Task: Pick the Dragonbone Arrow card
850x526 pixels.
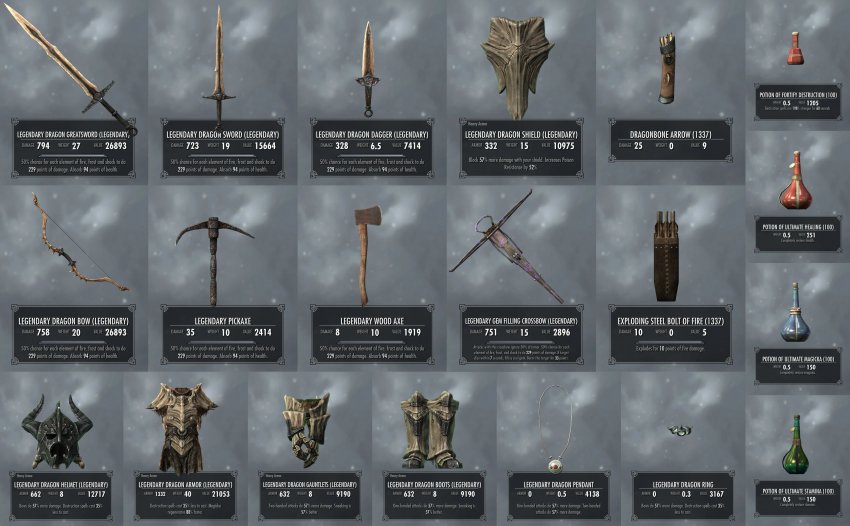Action: coord(667,90)
